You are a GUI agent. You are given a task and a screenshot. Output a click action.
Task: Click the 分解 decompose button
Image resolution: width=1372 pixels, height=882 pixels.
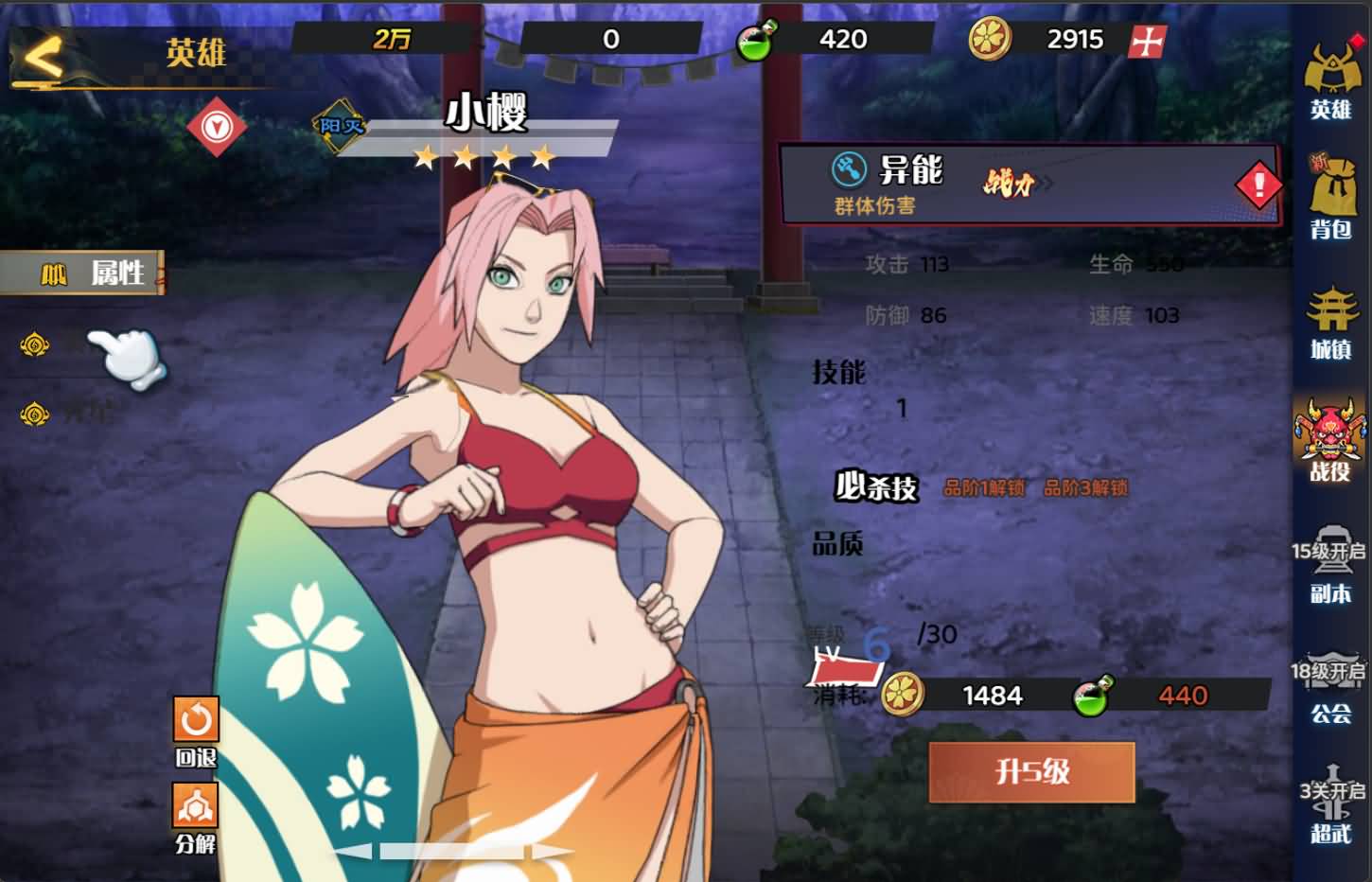point(195,806)
